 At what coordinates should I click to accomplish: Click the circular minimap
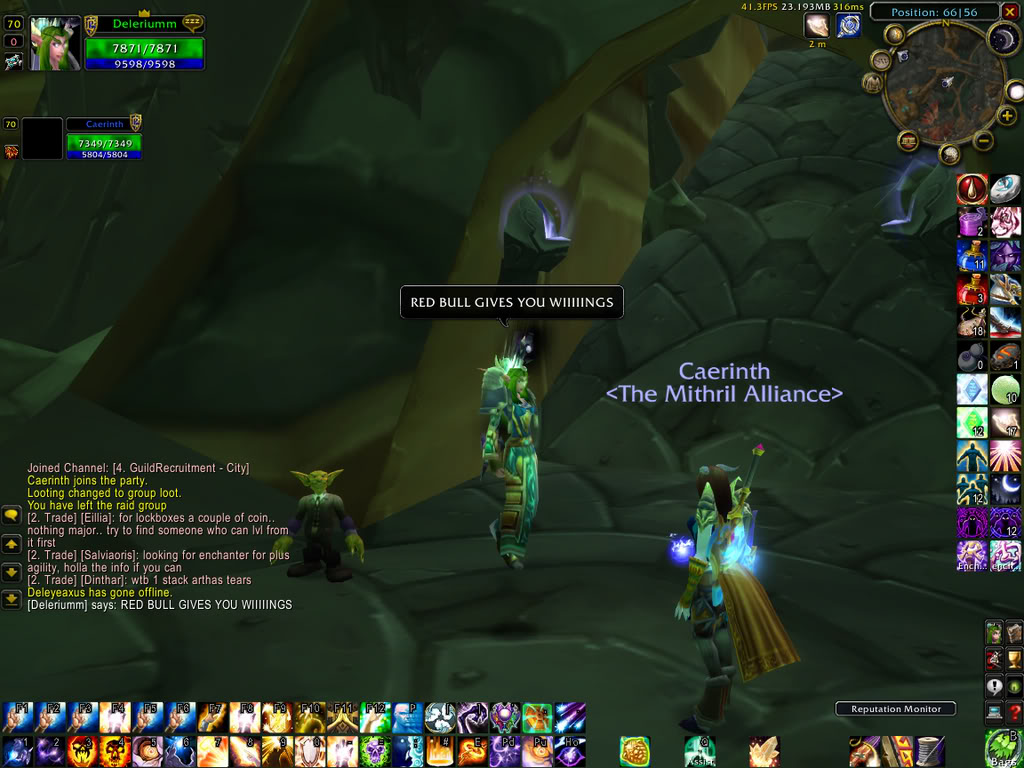click(x=944, y=84)
